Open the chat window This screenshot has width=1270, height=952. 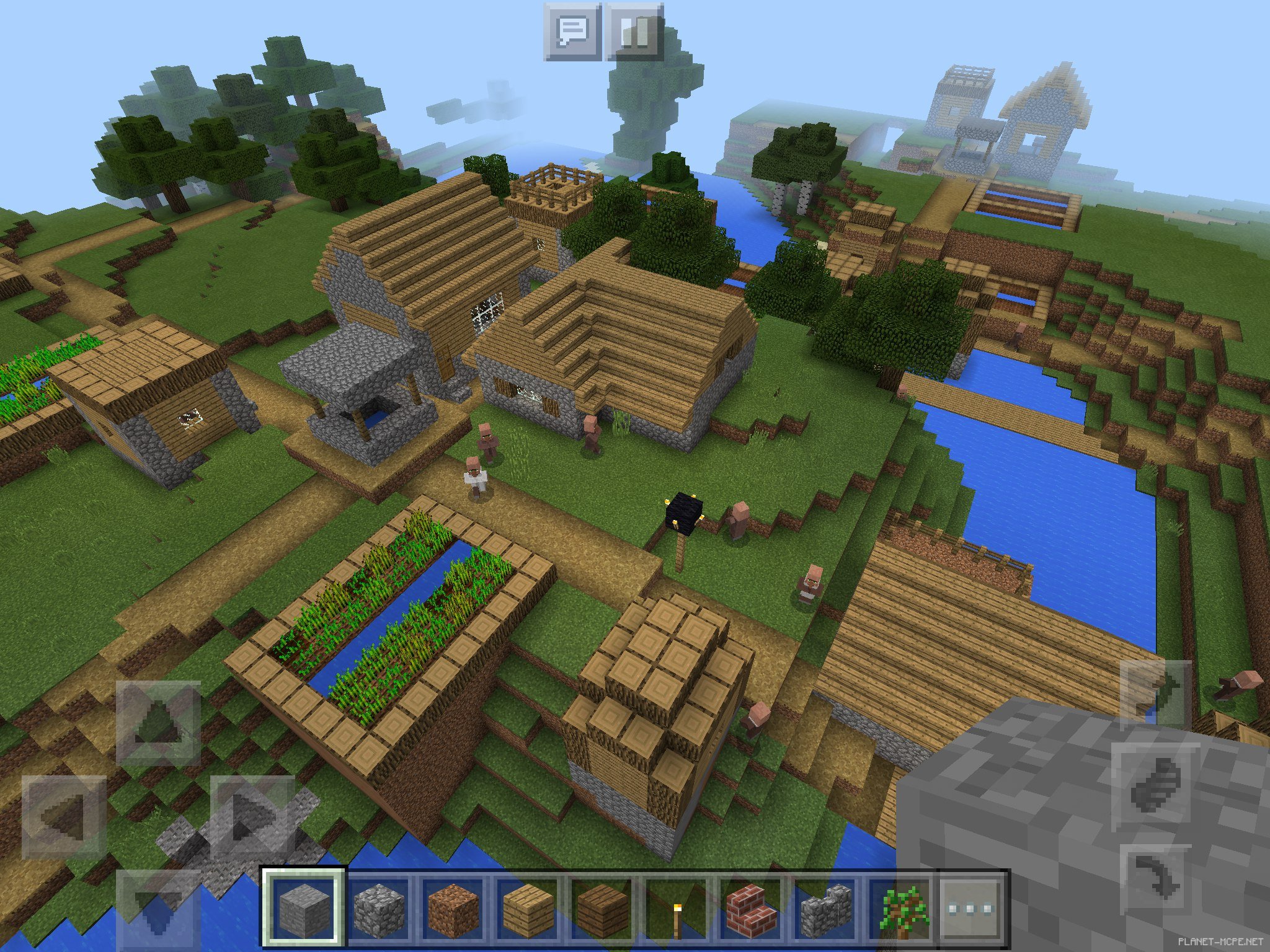pos(572,32)
